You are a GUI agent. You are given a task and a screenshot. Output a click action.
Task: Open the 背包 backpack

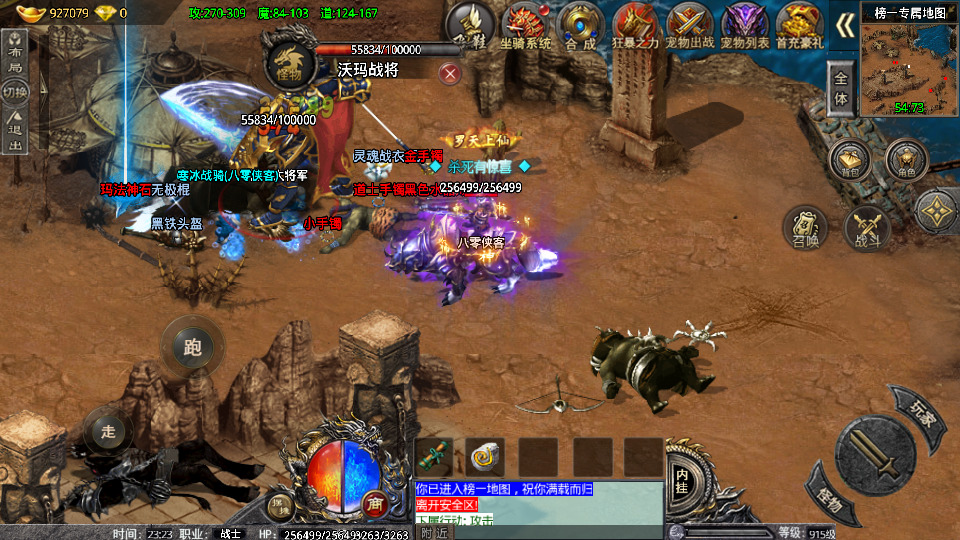(851, 160)
